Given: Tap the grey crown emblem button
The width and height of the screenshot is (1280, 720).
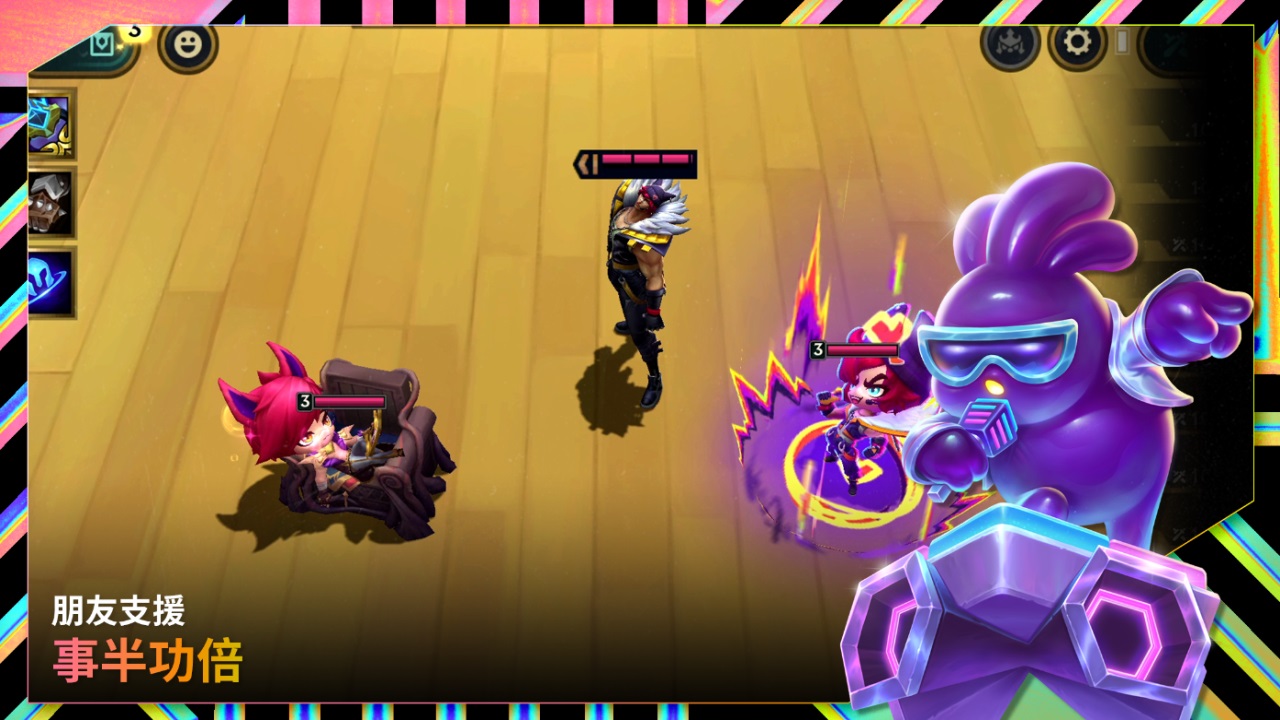Looking at the screenshot, I should pos(1010,45).
